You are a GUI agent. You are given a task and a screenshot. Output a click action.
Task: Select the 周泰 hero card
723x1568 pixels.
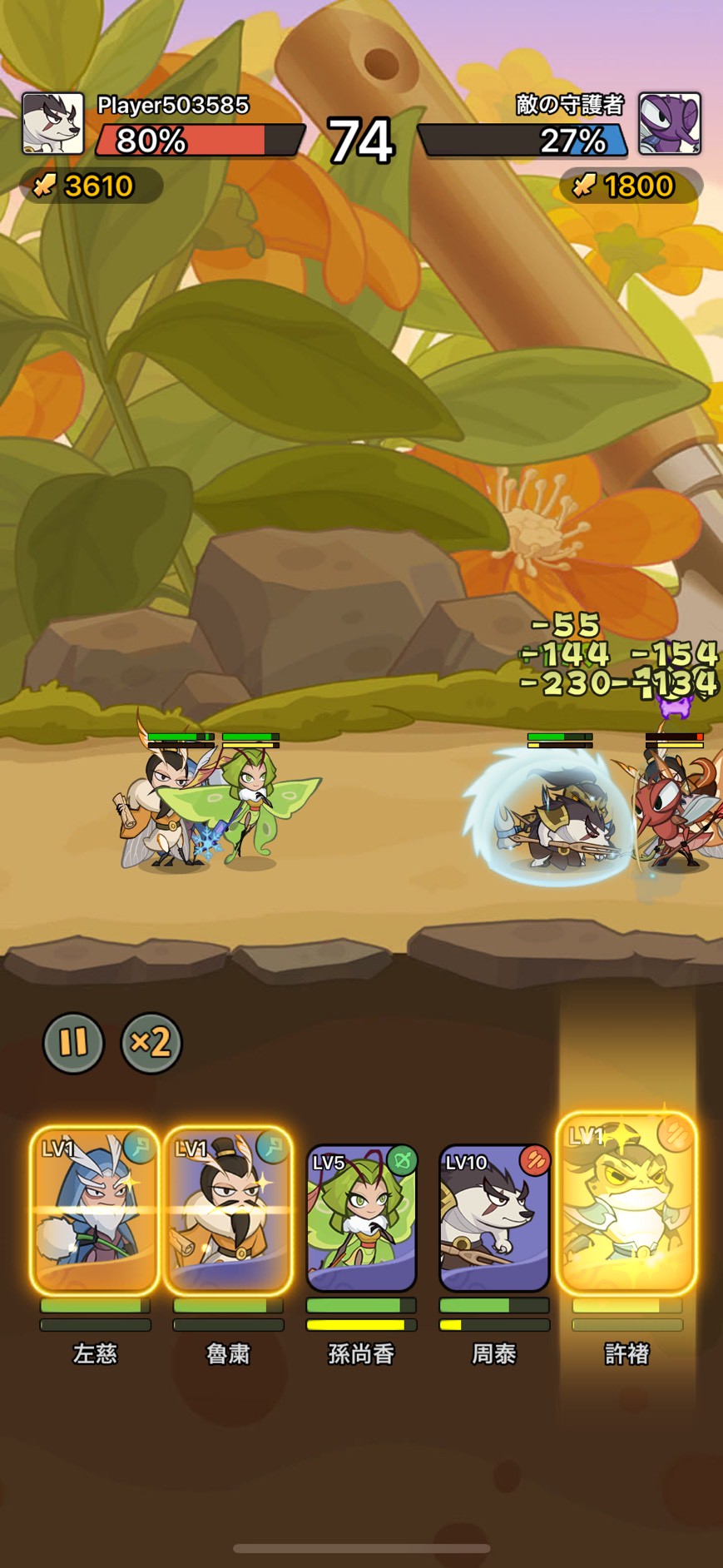pyautogui.click(x=494, y=1217)
